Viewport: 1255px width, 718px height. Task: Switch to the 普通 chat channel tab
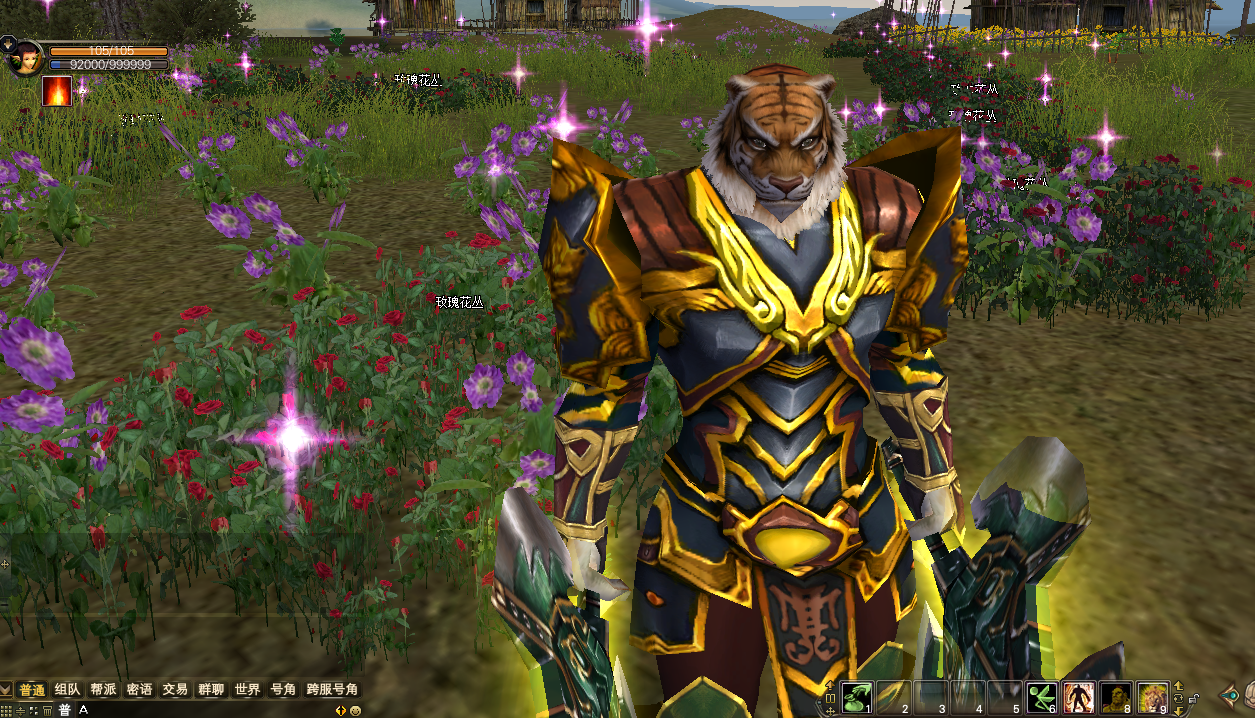tap(32, 690)
